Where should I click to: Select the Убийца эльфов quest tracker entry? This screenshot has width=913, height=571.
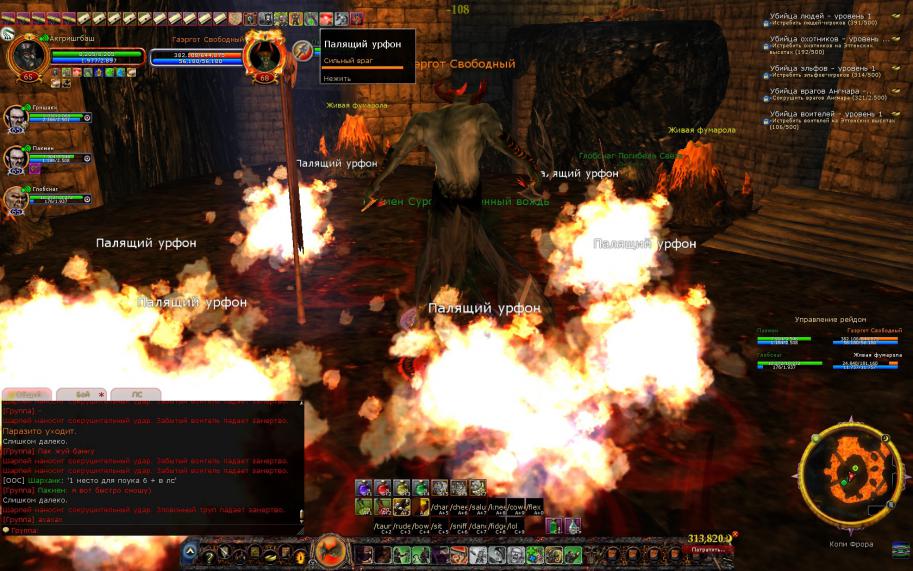tap(822, 70)
